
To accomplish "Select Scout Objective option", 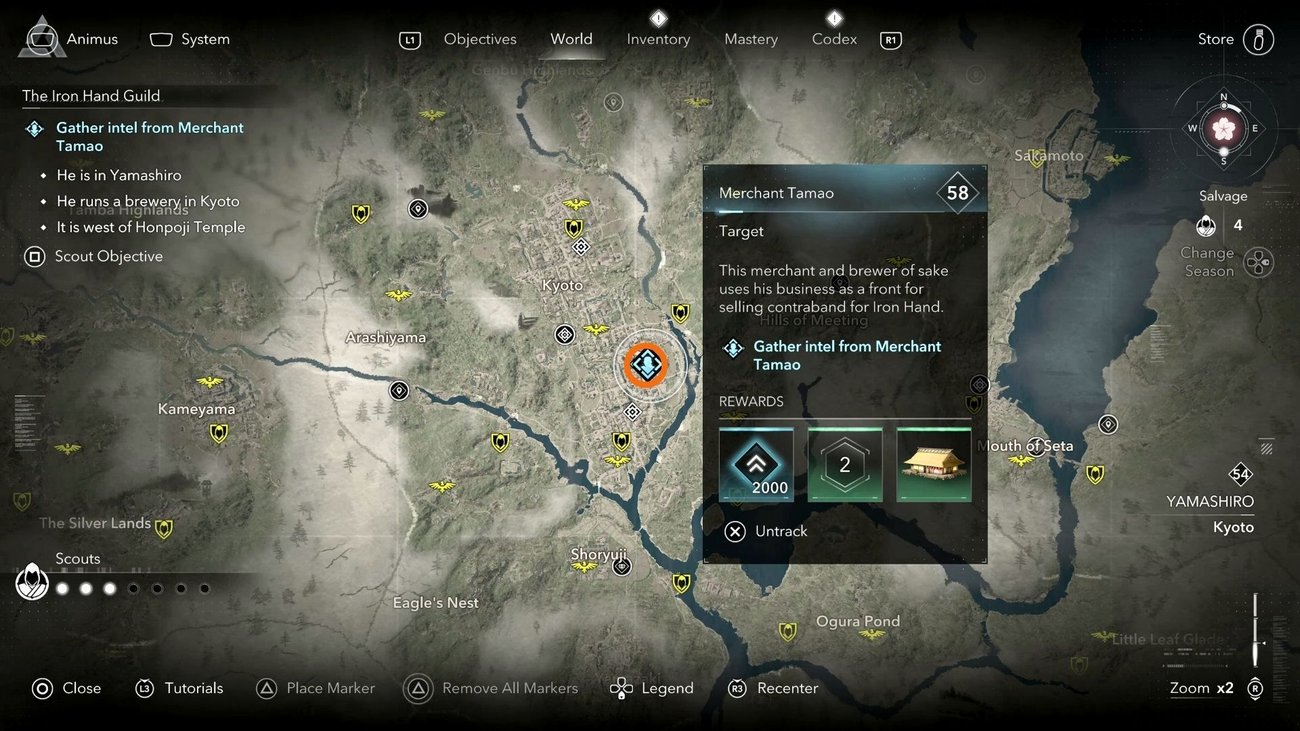I will (x=95, y=256).
